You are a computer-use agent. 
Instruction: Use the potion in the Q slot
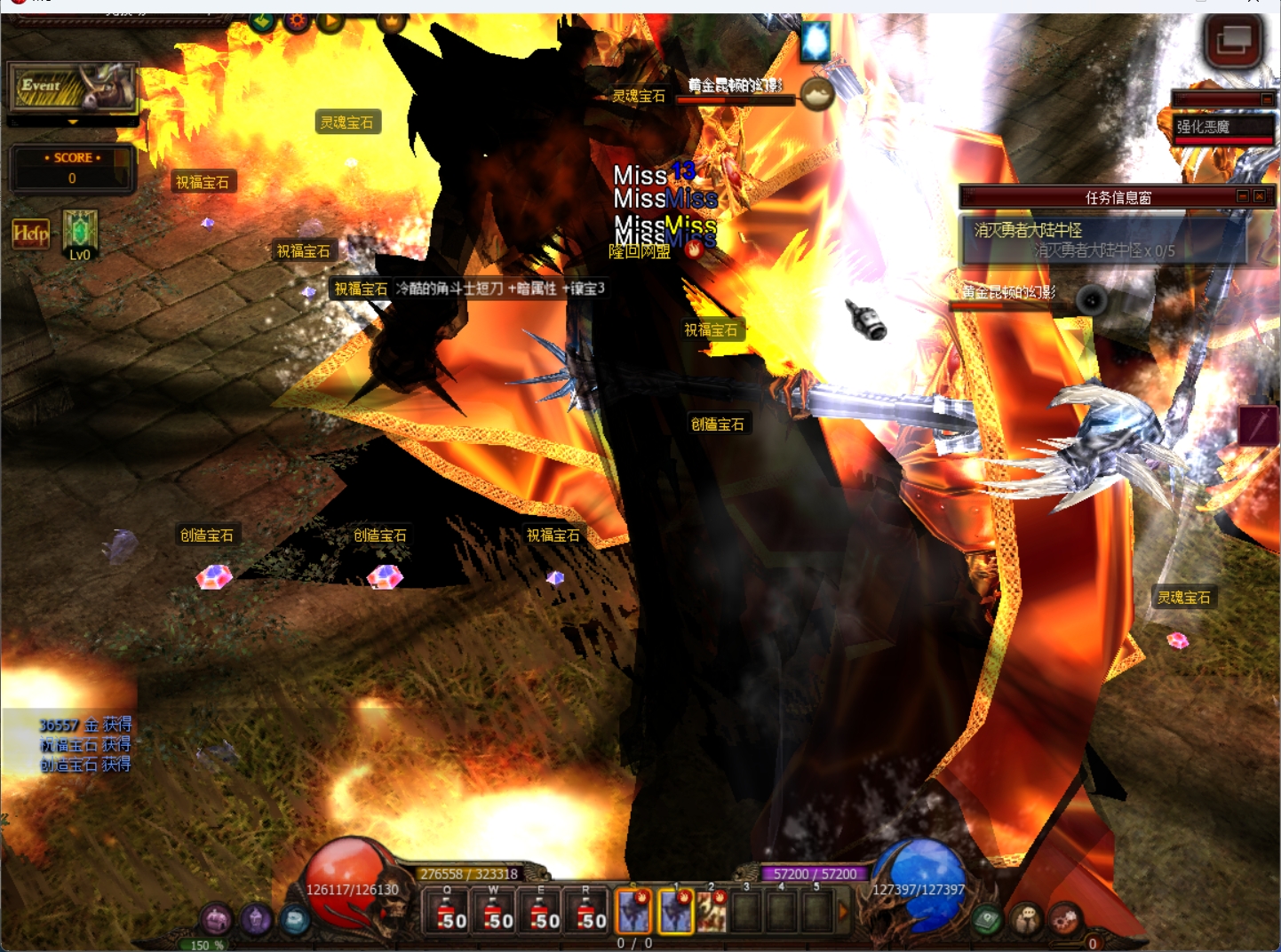coord(447,912)
